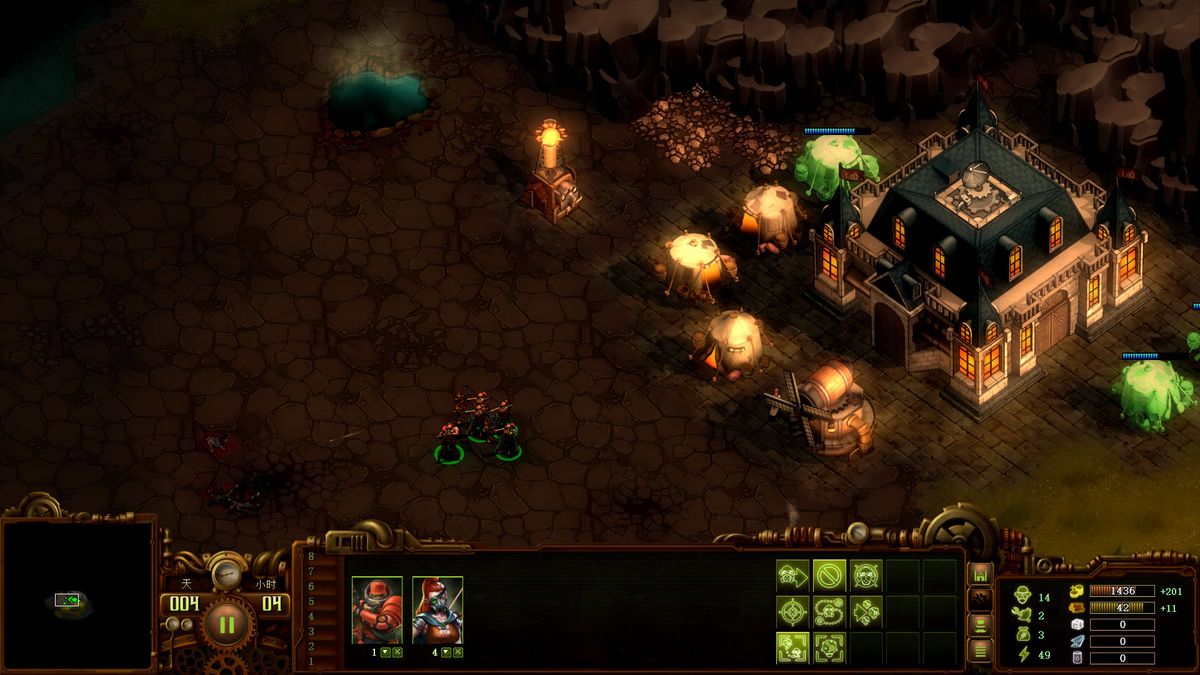Open the wrench and tools panel button
Viewport: 1200px width, 675px height.
[x=980, y=600]
